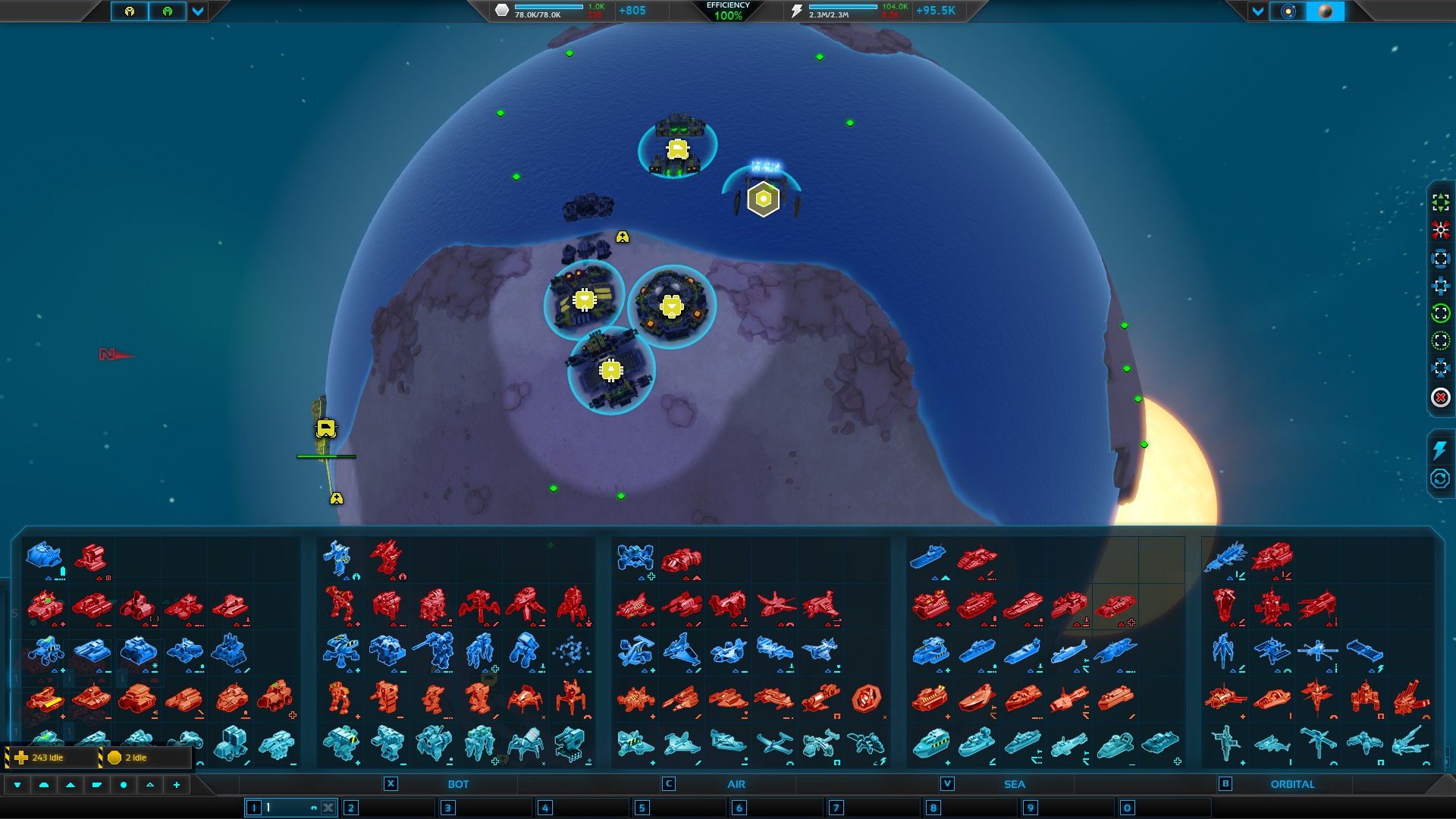Image resolution: width=1456 pixels, height=819 pixels.
Task: Activate the red attack command icon
Action: pyautogui.click(x=1440, y=230)
